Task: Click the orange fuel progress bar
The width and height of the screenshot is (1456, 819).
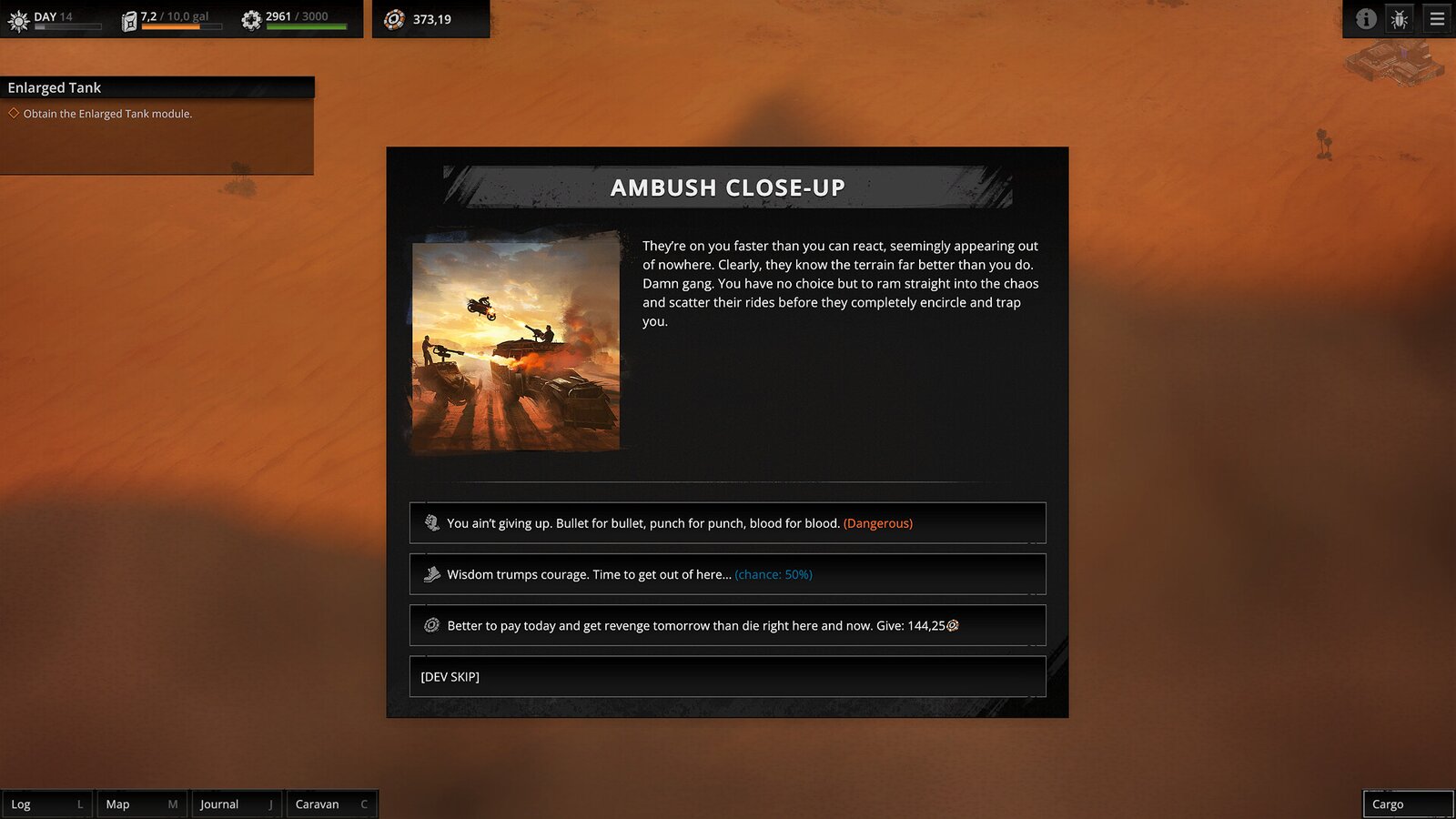Action: [x=173, y=25]
